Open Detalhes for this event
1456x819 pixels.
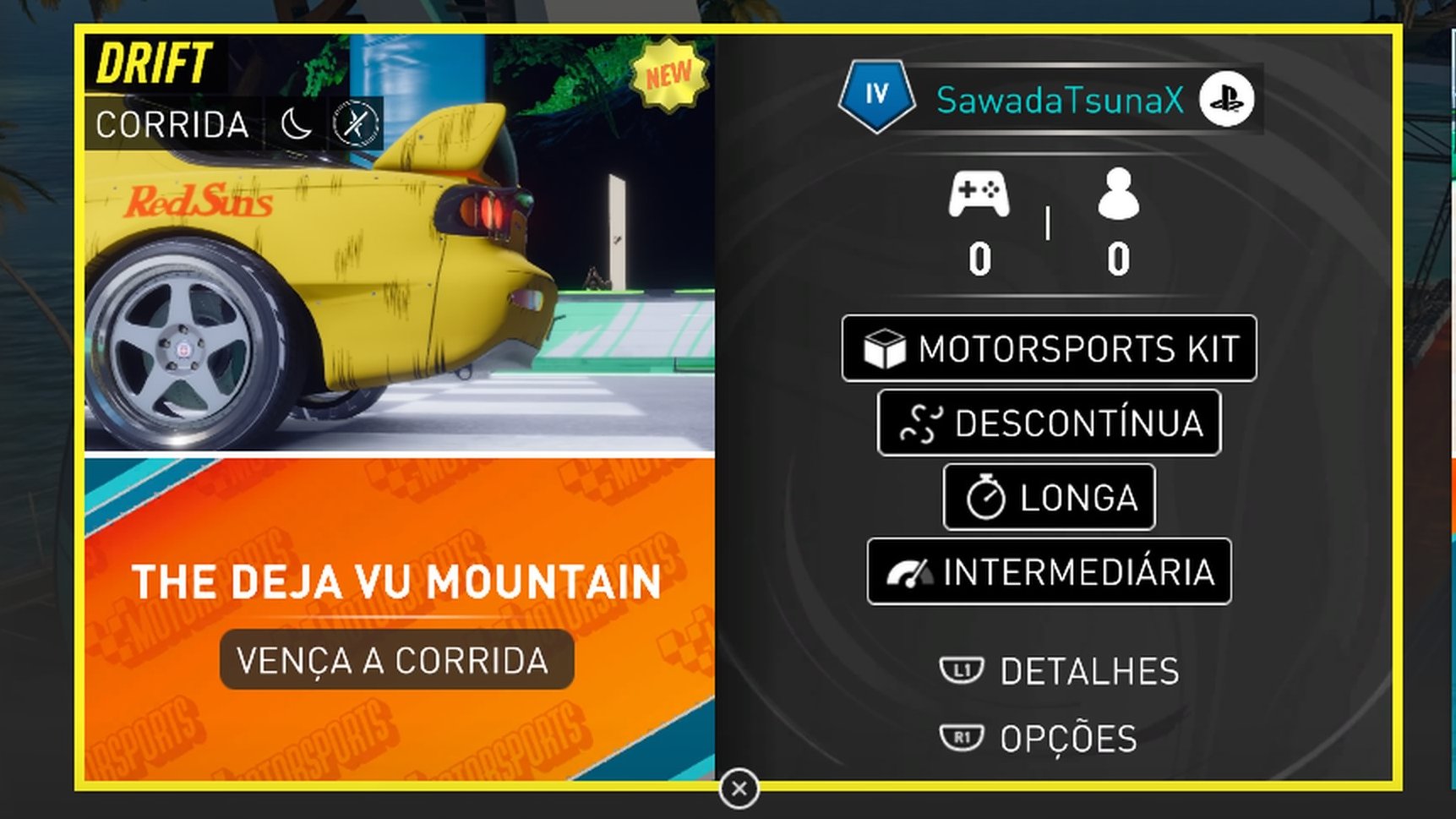click(1061, 672)
